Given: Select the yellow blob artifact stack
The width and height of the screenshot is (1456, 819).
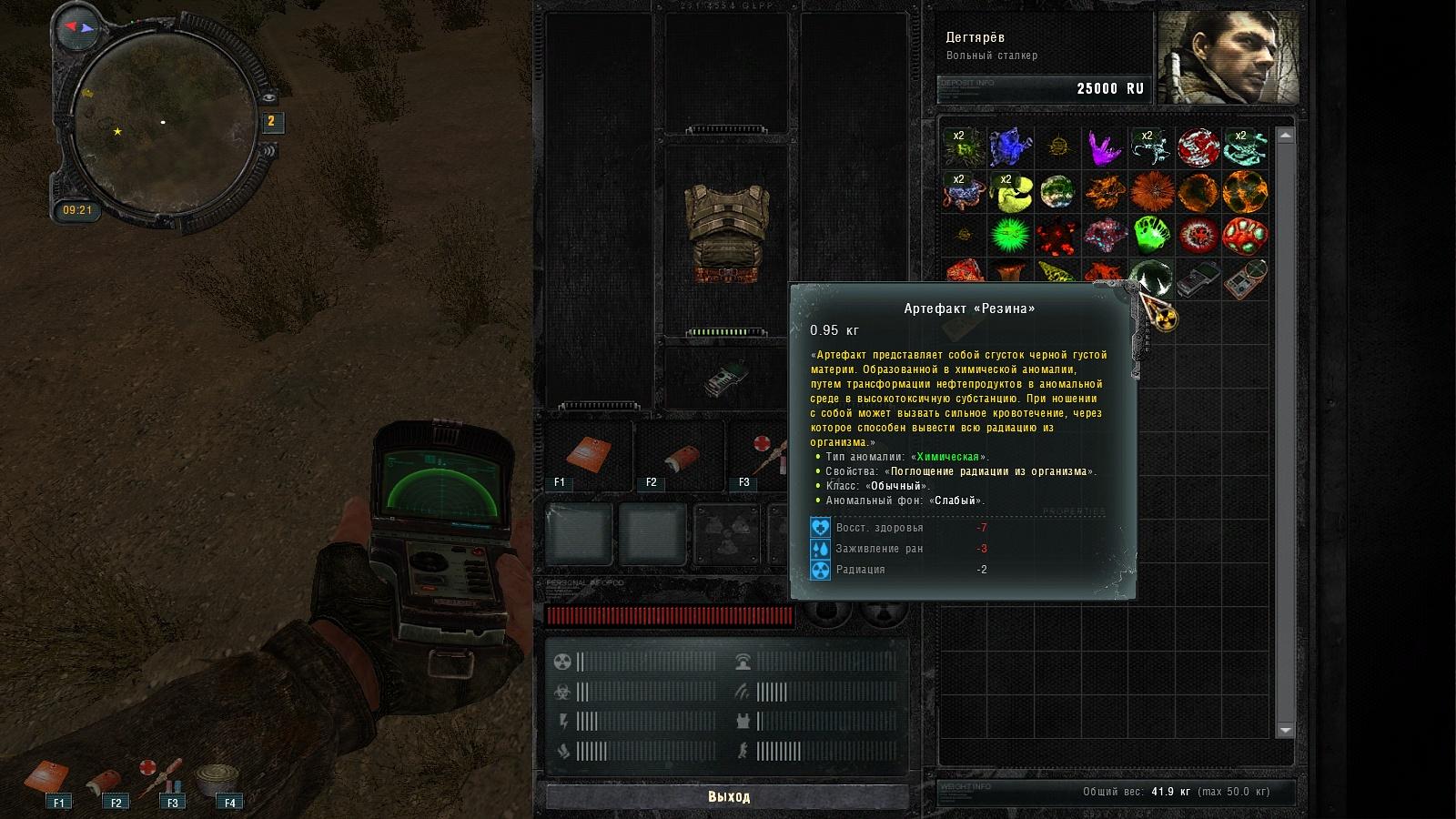Looking at the screenshot, I should pos(1010,192).
